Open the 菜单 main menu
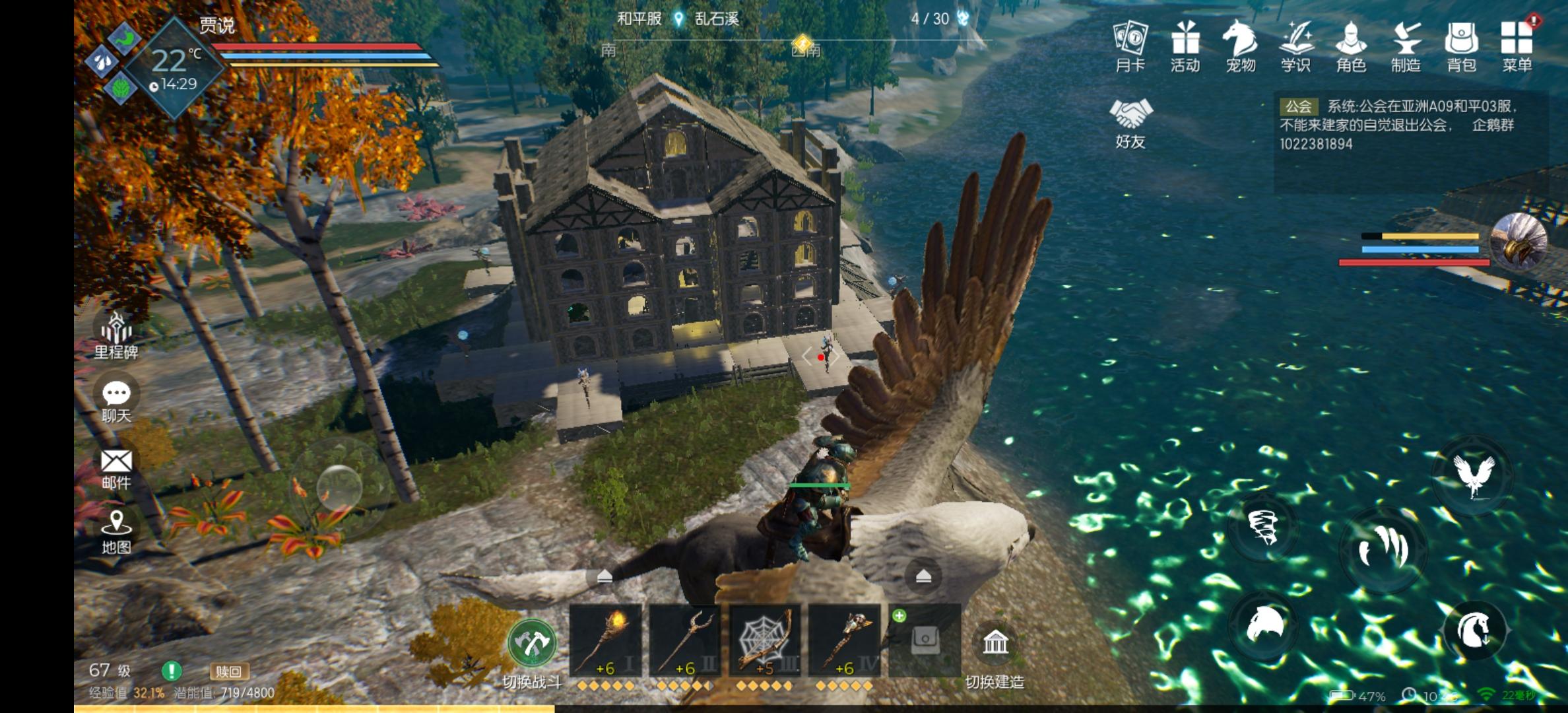This screenshot has height=713, width=1568. click(x=1517, y=45)
